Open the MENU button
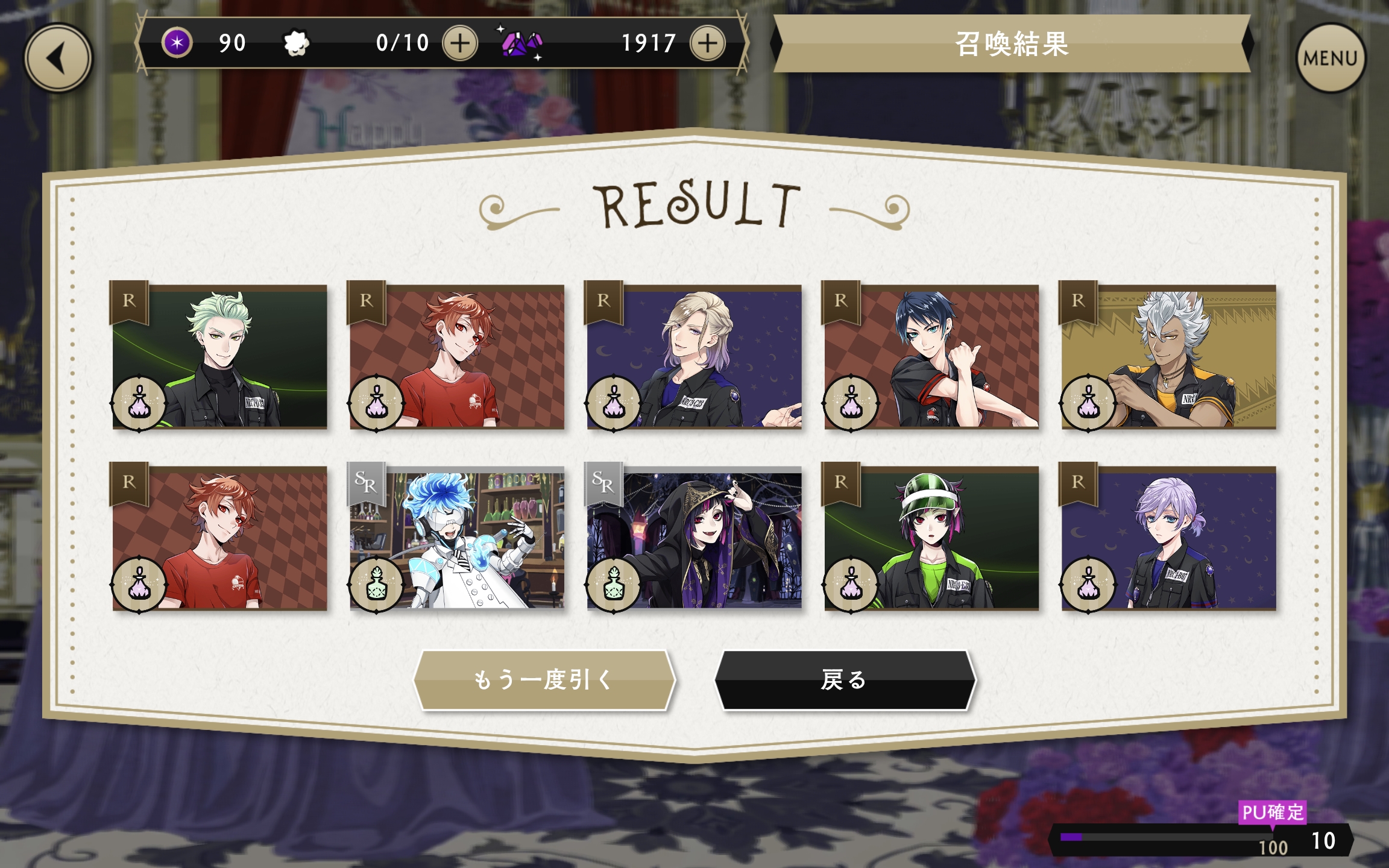The width and height of the screenshot is (1389, 868). 1331,58
